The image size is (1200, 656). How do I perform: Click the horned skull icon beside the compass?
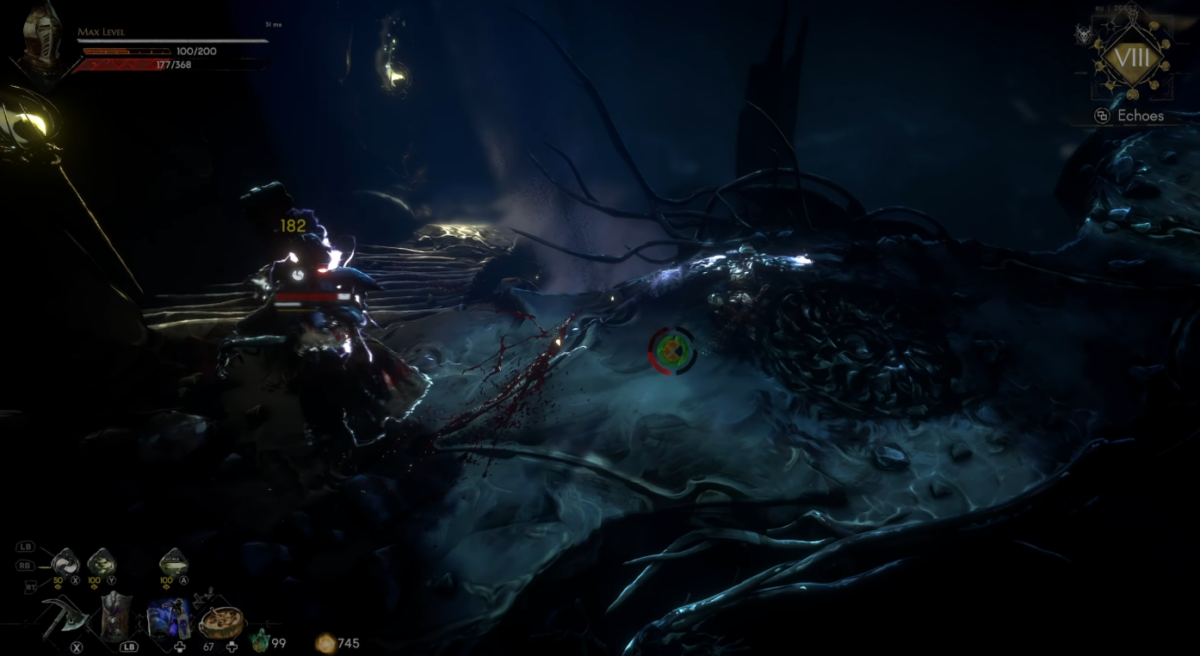tap(1082, 35)
